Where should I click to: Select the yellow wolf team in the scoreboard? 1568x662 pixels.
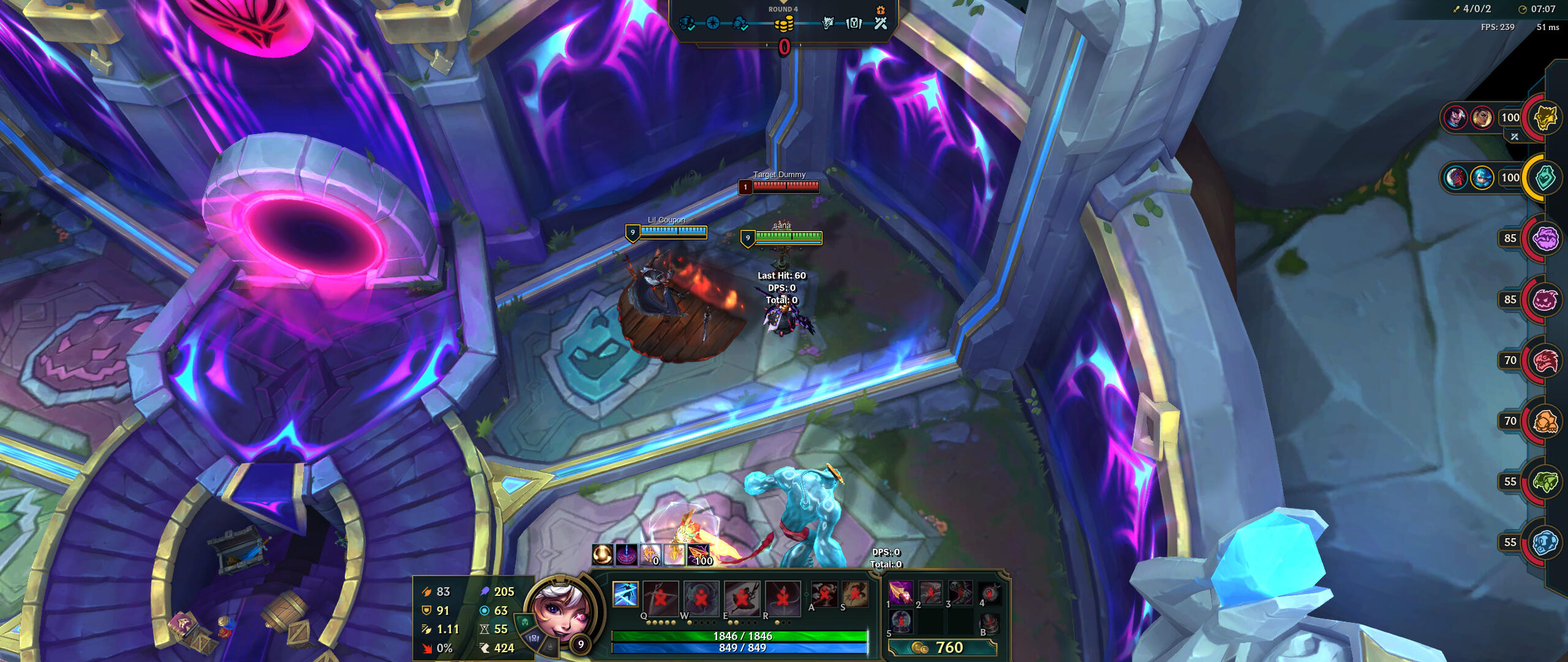pyautogui.click(x=1544, y=117)
